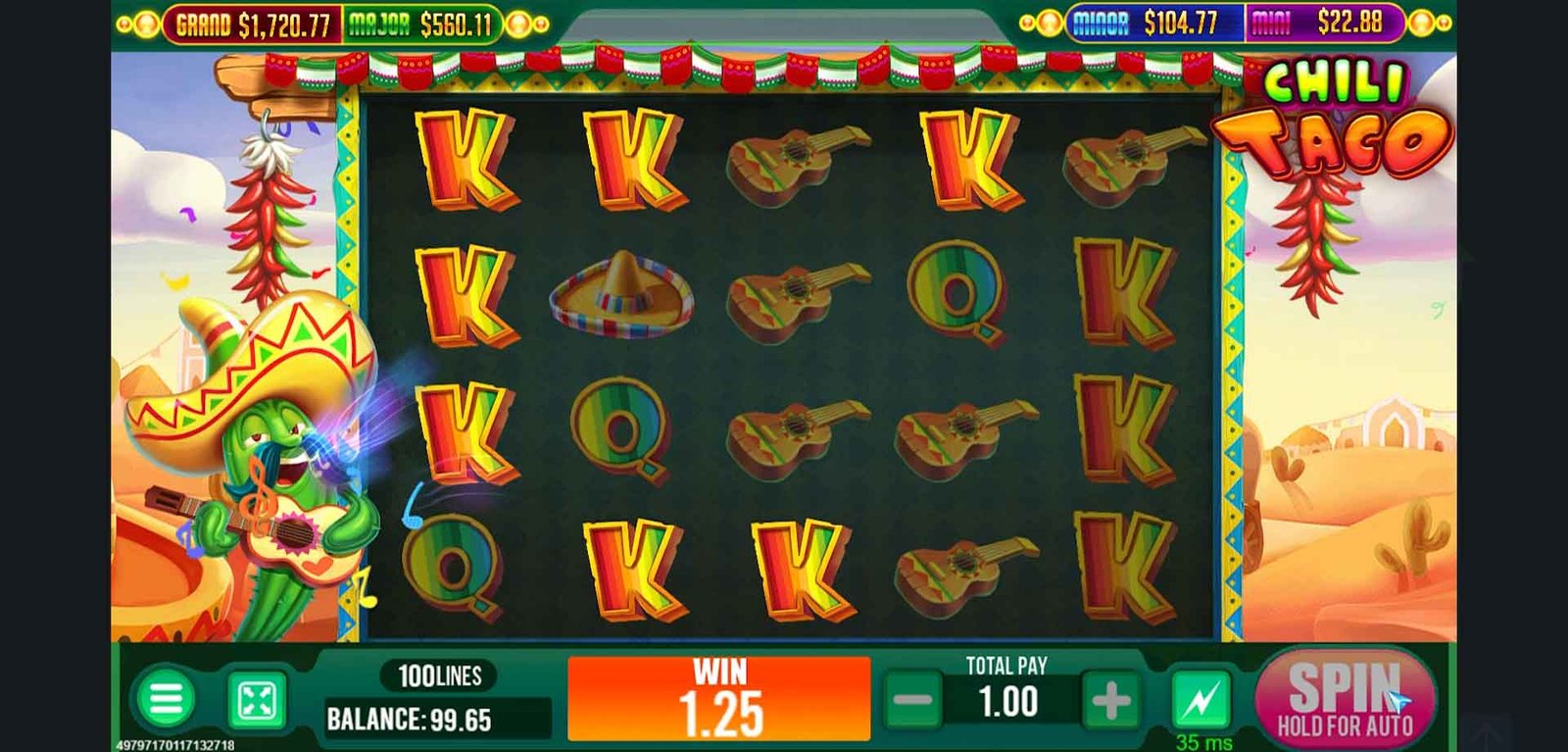Increase total pay with the plus button
This screenshot has width=1568, height=752.
pyautogui.click(x=1110, y=701)
